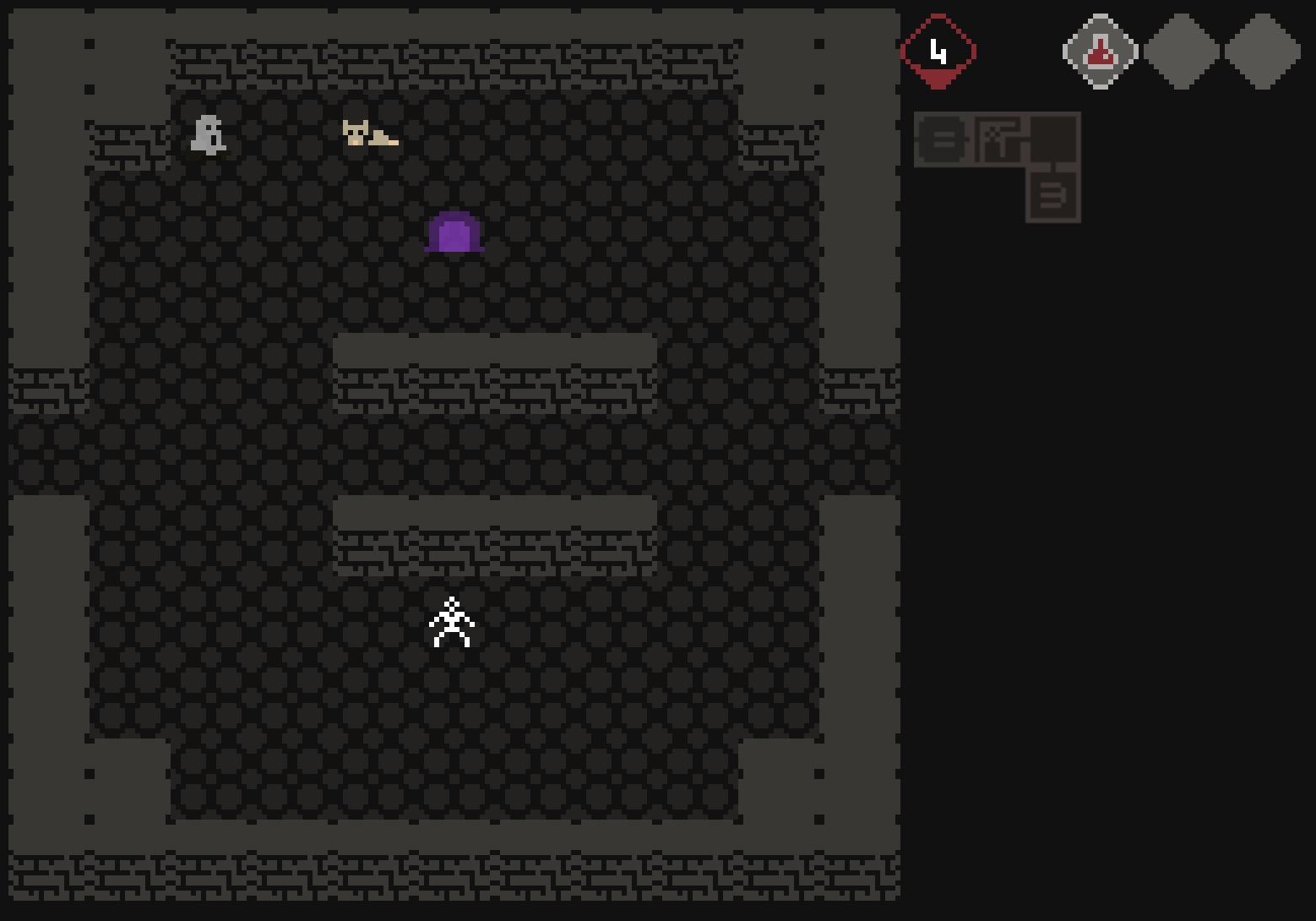Click the lower inner wall segment
This screenshot has width=1316, height=921.
[495, 532]
